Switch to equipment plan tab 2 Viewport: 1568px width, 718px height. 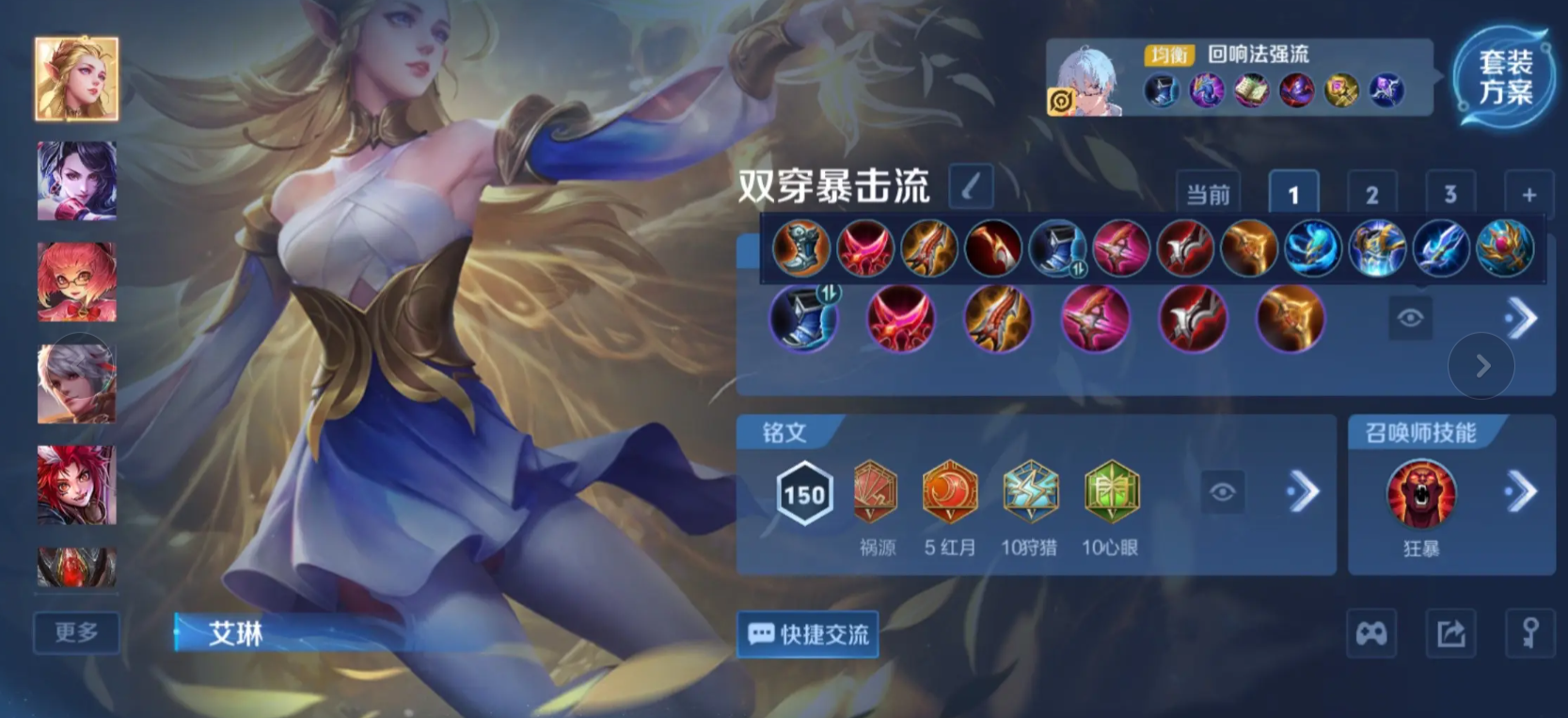coord(1371,194)
